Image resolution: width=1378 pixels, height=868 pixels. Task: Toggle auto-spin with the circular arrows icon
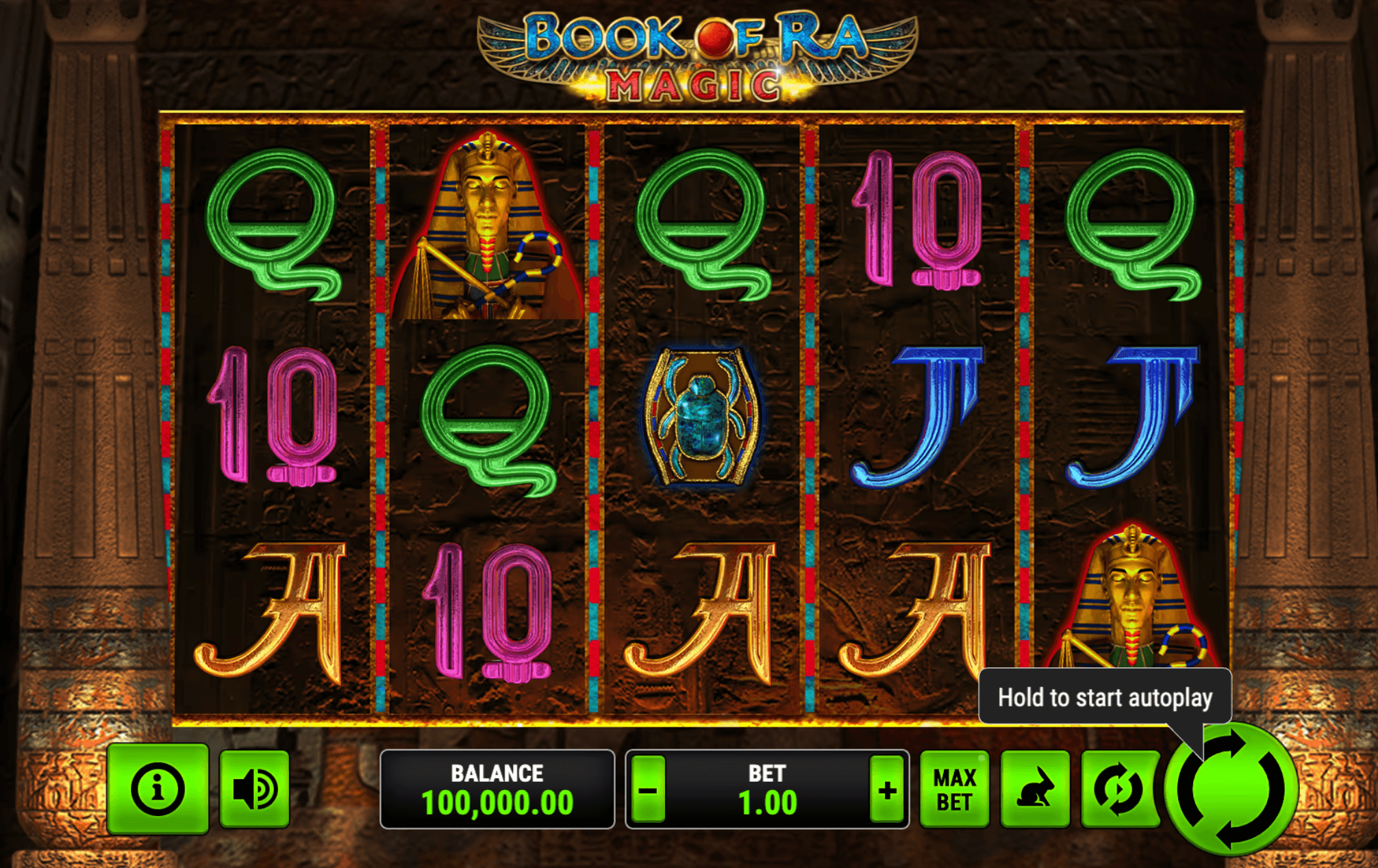tap(1119, 791)
